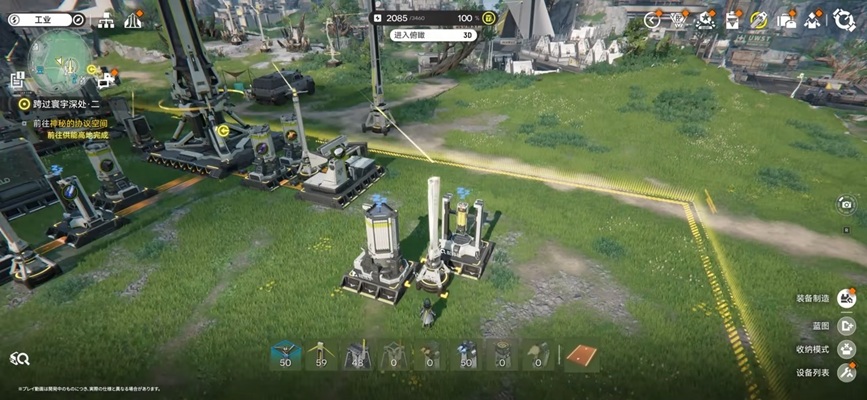Choose the first hotbar slot with 50

pyautogui.click(x=287, y=355)
